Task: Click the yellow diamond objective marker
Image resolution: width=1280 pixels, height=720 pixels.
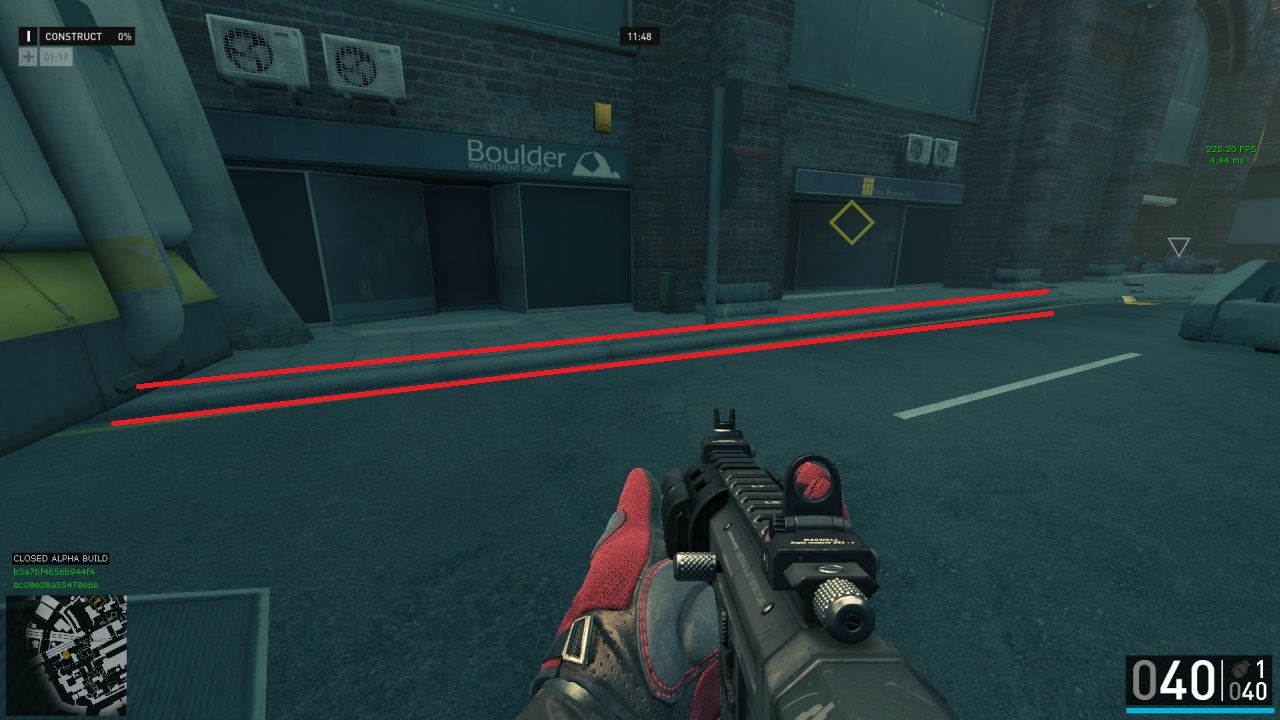Action: (x=851, y=222)
